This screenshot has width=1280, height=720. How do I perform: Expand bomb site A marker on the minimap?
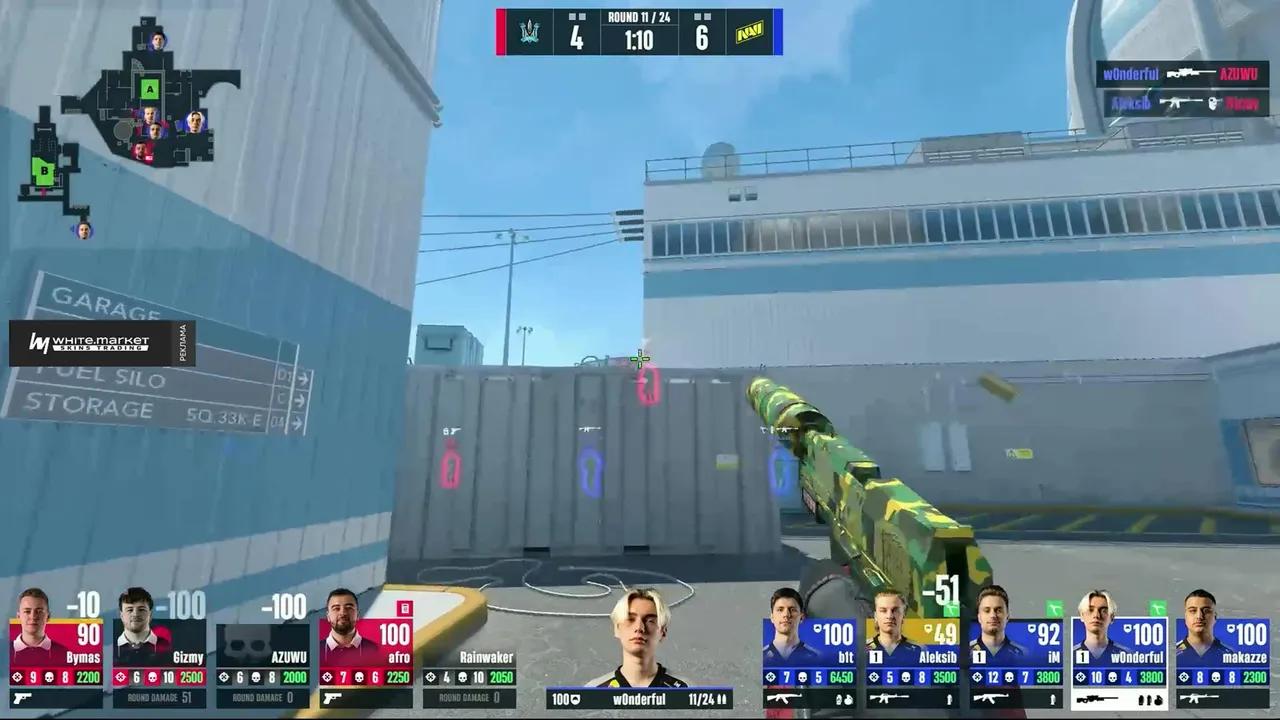148,90
